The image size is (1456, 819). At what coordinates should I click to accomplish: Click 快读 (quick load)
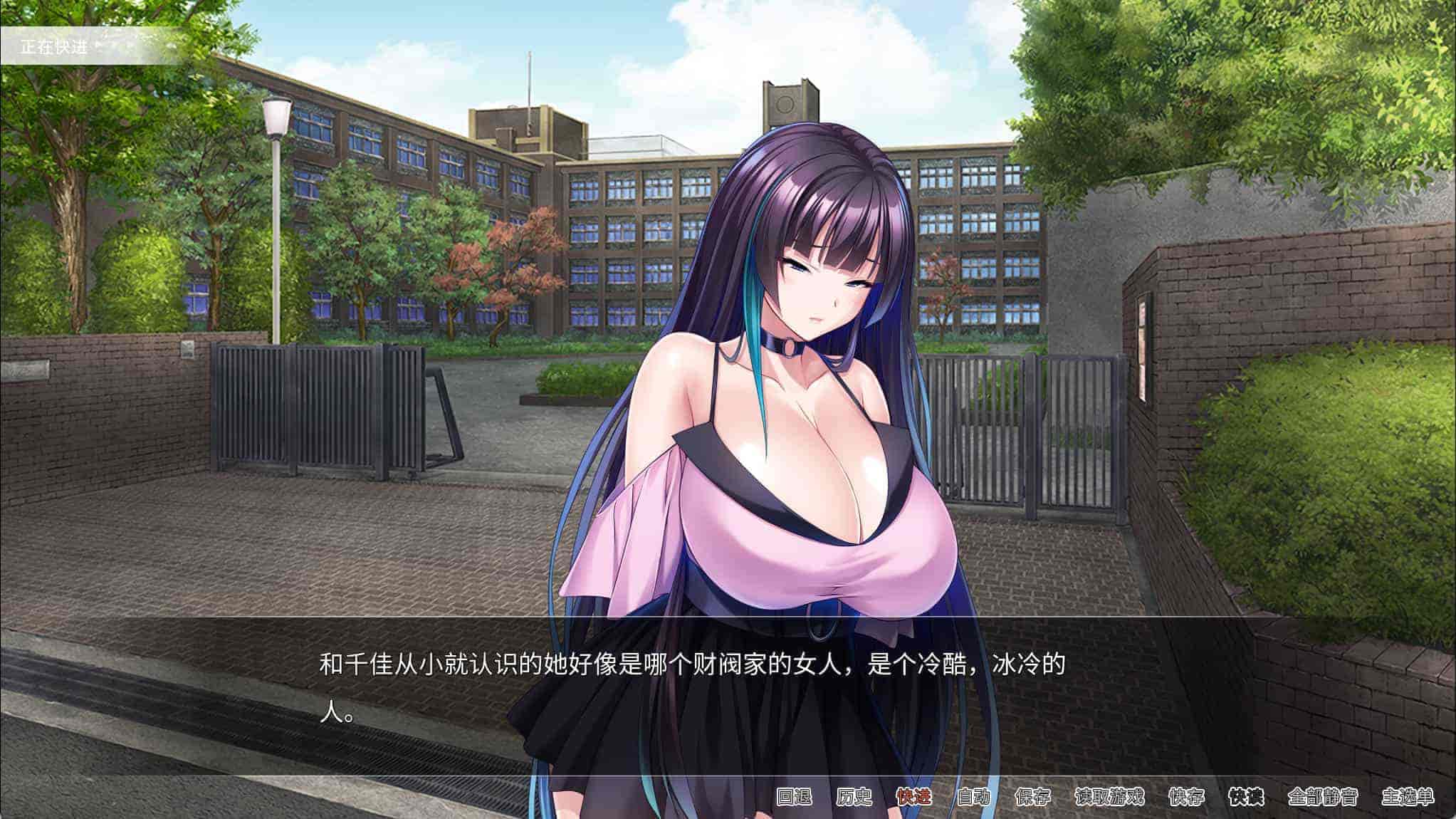(1246, 796)
